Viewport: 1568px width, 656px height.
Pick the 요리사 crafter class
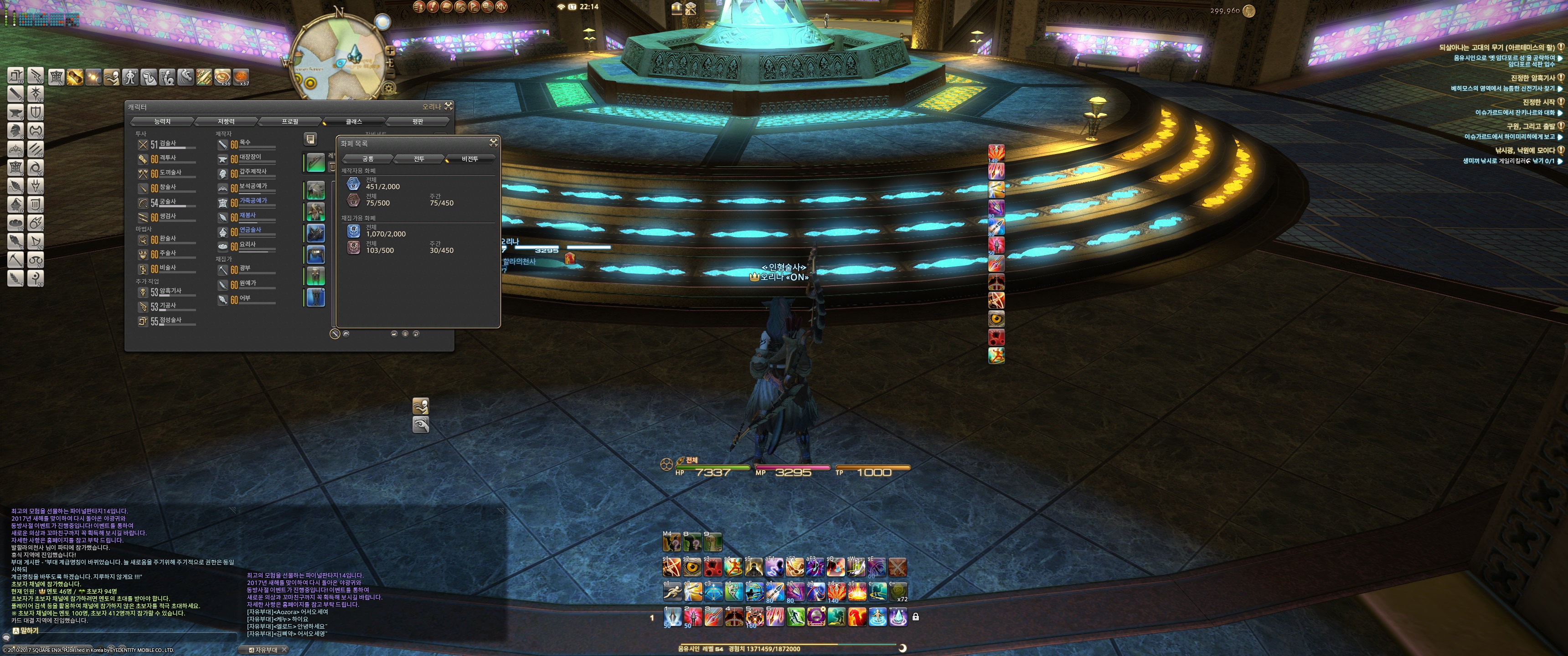(247, 245)
